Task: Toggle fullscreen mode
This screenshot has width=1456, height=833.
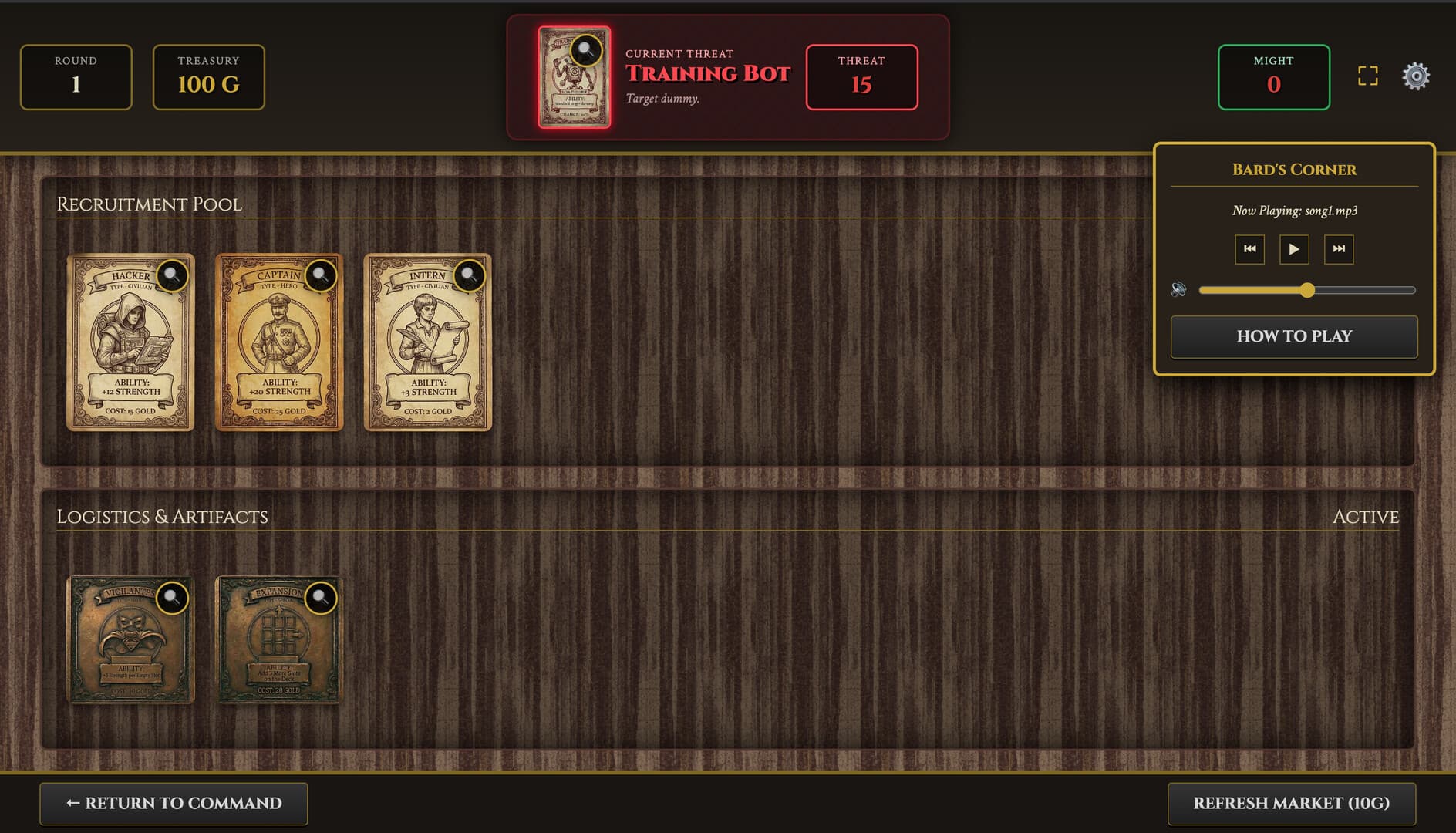Action: coord(1369,76)
